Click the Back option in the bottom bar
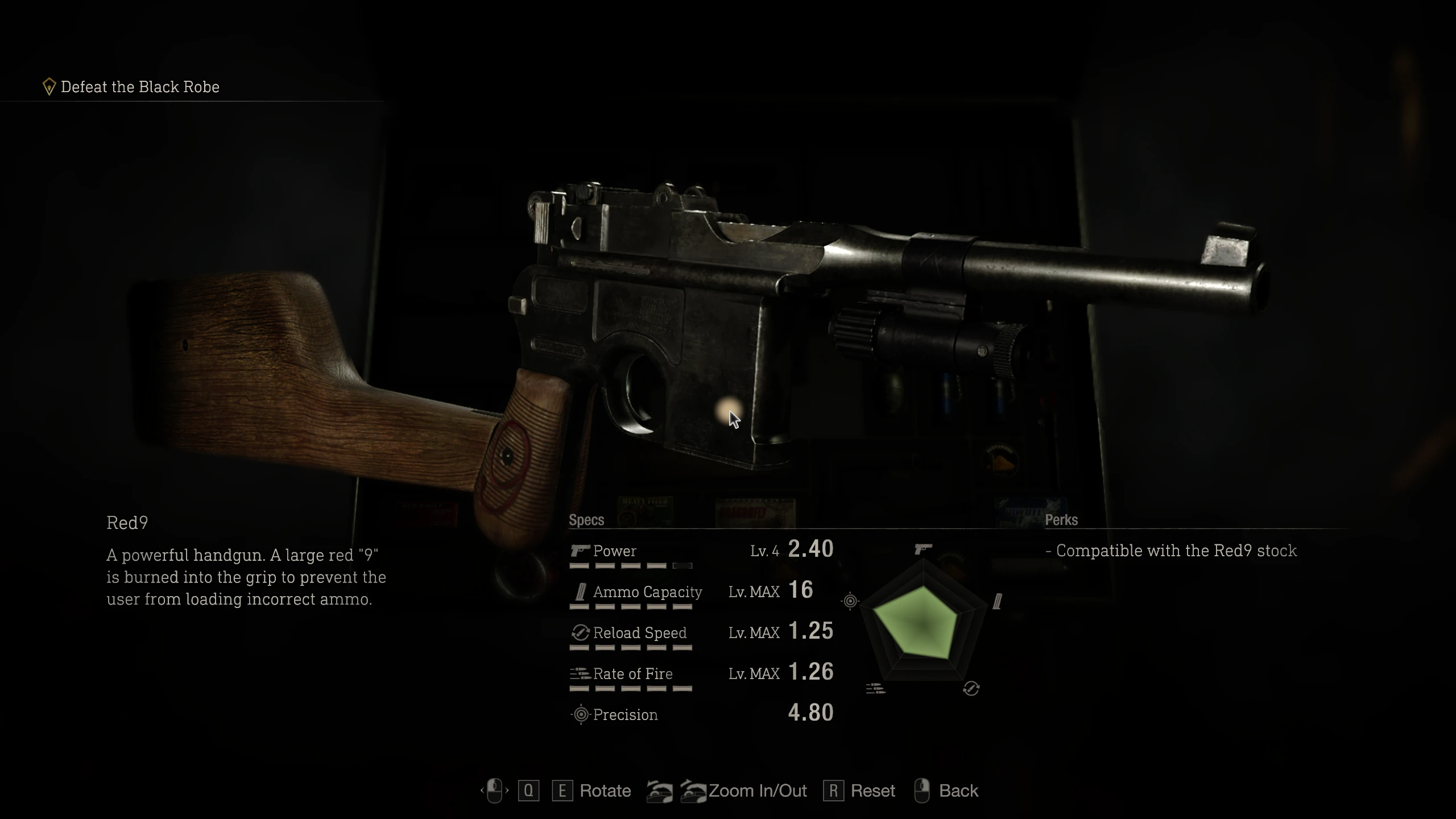This screenshot has width=1456, height=819. [958, 791]
